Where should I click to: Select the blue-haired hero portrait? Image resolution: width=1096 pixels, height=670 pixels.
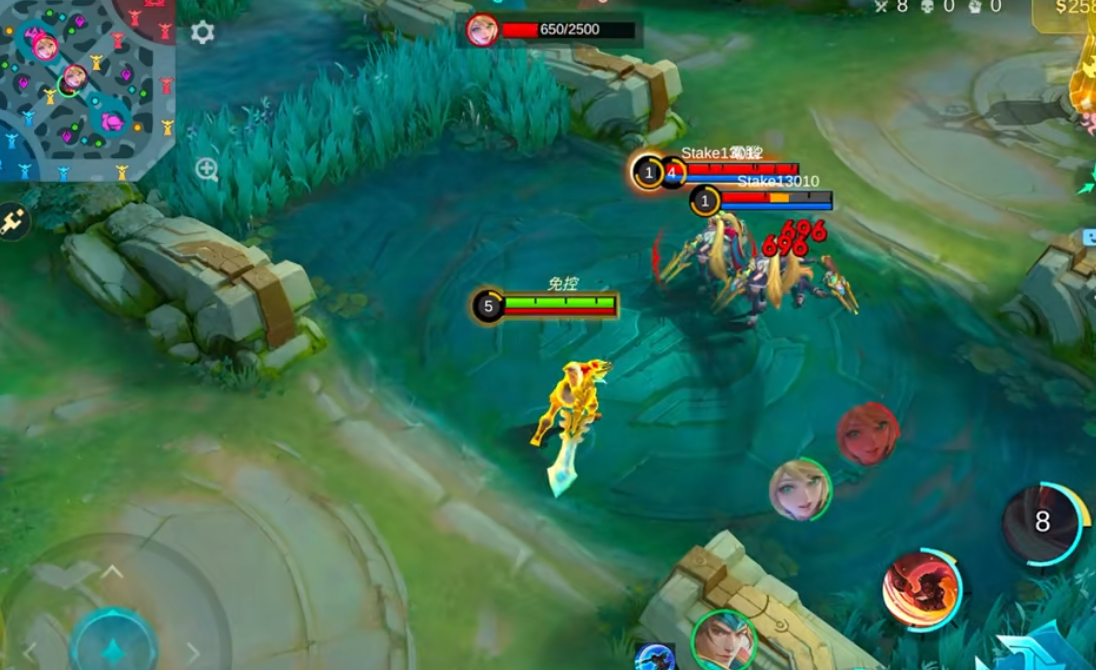[x=723, y=640]
